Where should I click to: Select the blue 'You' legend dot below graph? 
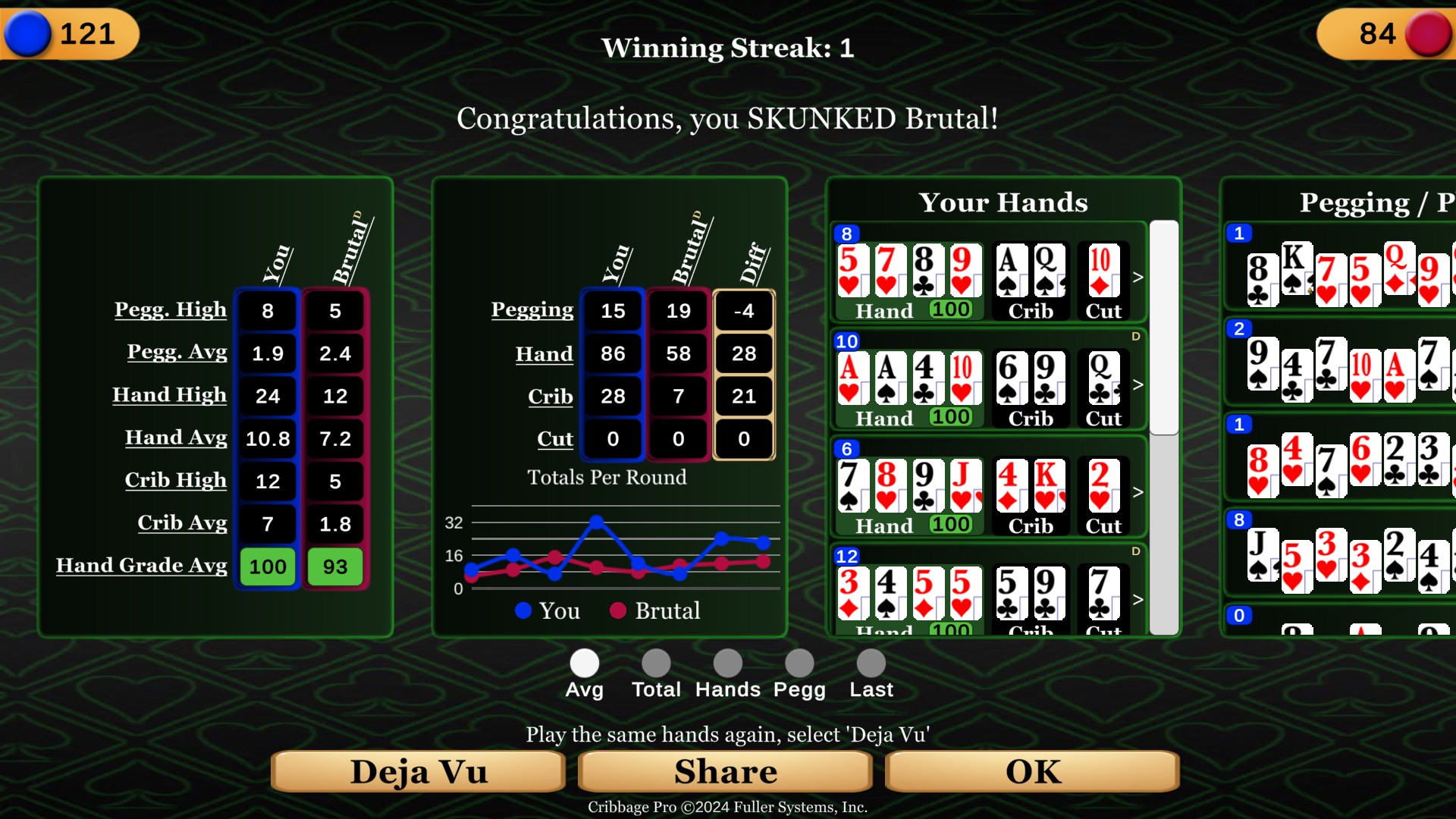522,610
